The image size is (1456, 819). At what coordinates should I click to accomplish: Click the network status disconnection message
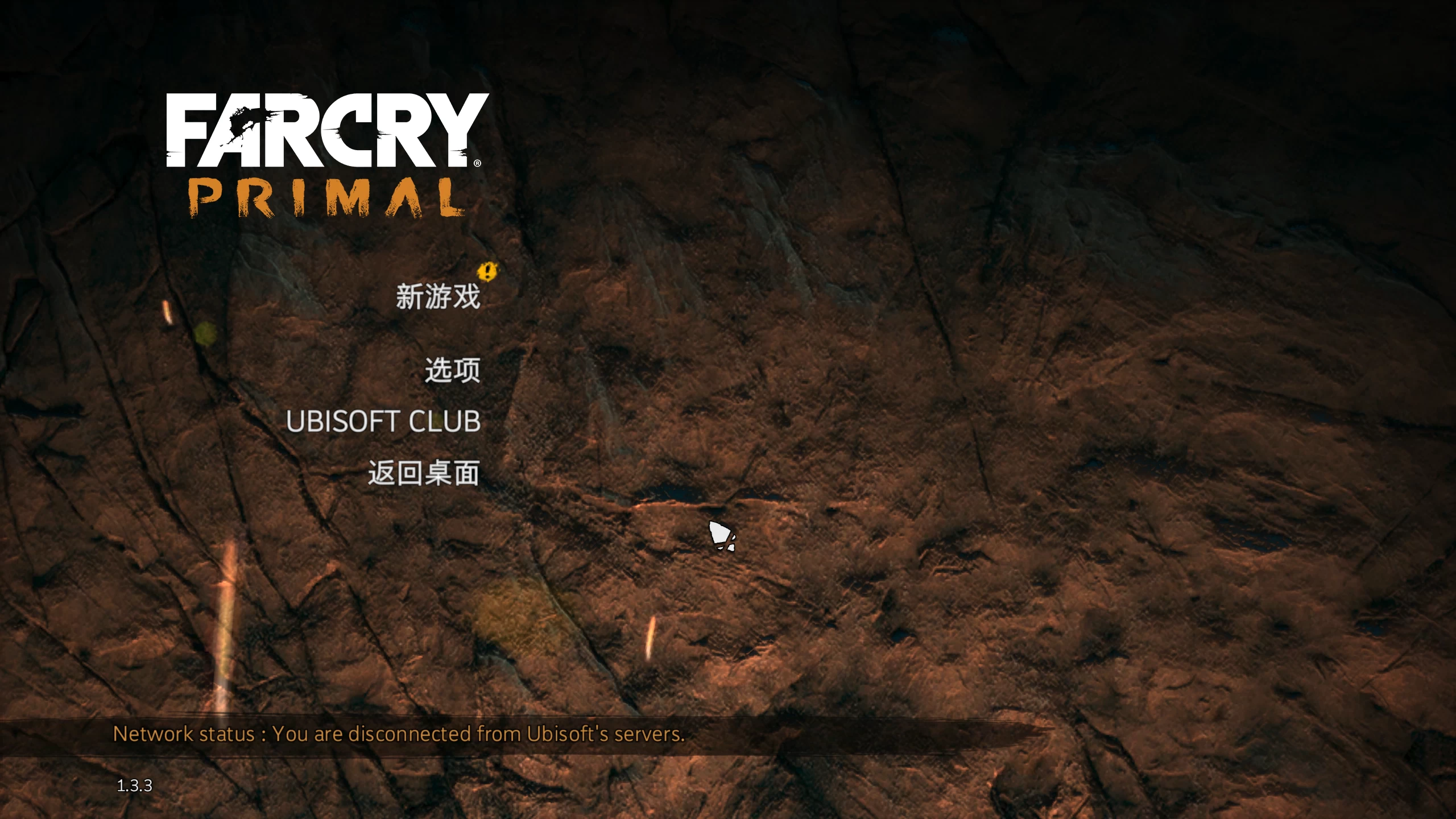point(398,734)
